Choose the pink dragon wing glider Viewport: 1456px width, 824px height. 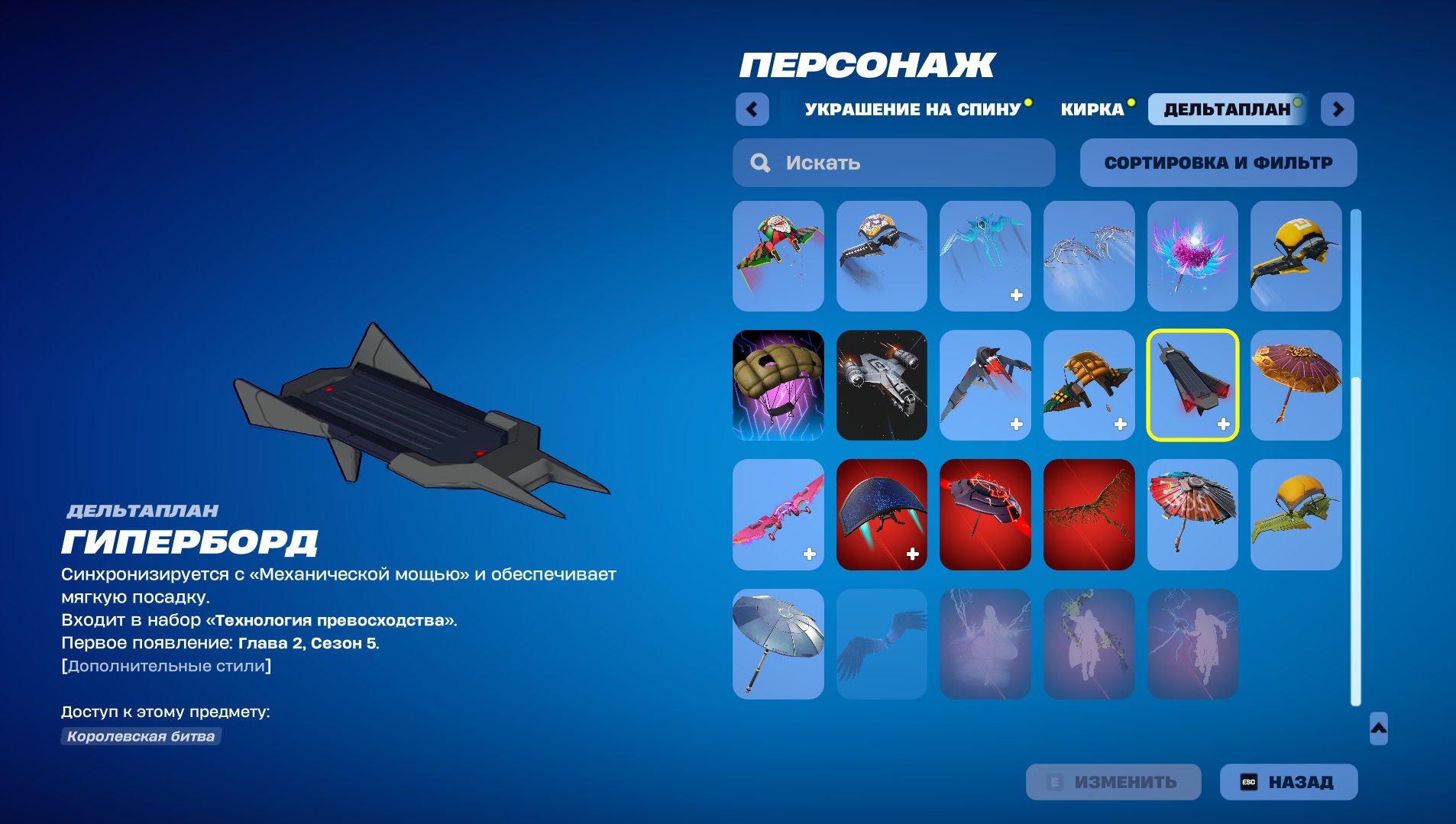778,514
